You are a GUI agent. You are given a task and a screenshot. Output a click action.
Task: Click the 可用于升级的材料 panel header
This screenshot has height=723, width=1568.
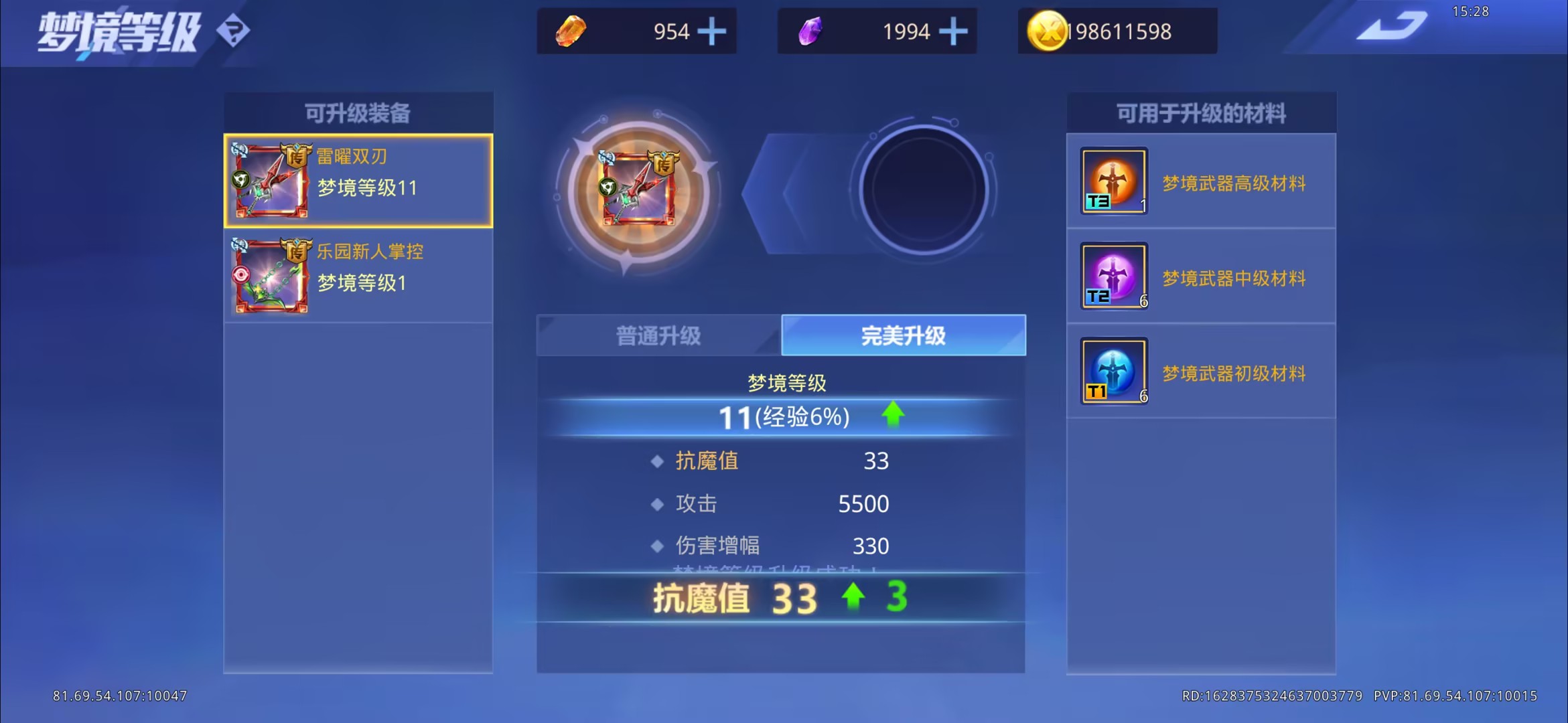(x=1202, y=111)
